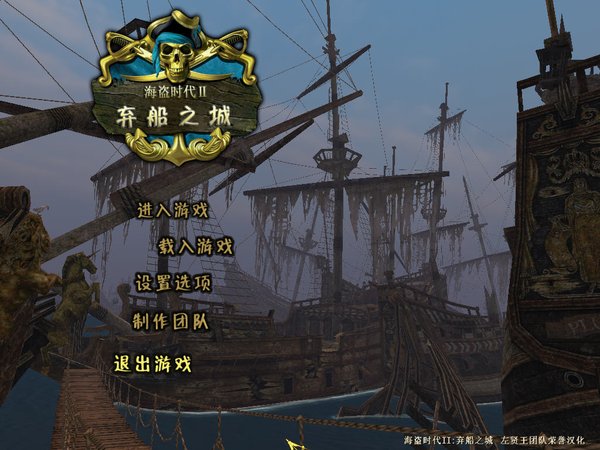Open the 载入游戏 load game menu

[195, 245]
